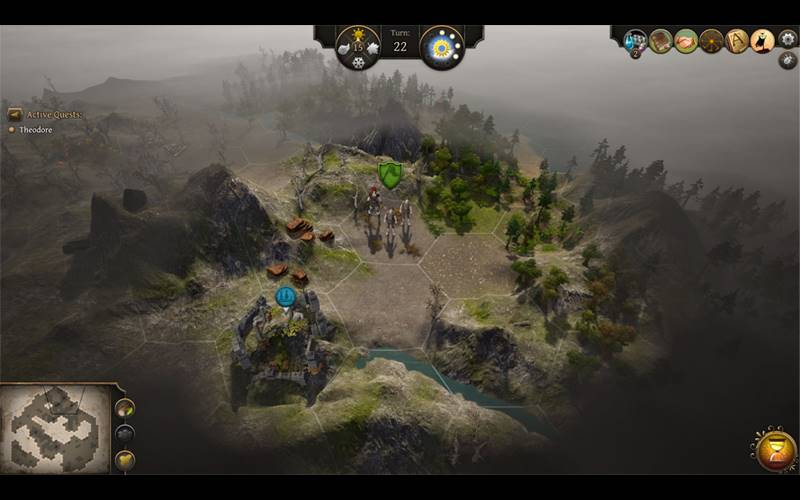The height and width of the screenshot is (500, 800).
Task: Open the resources potion and gems icon
Action: 635,41
